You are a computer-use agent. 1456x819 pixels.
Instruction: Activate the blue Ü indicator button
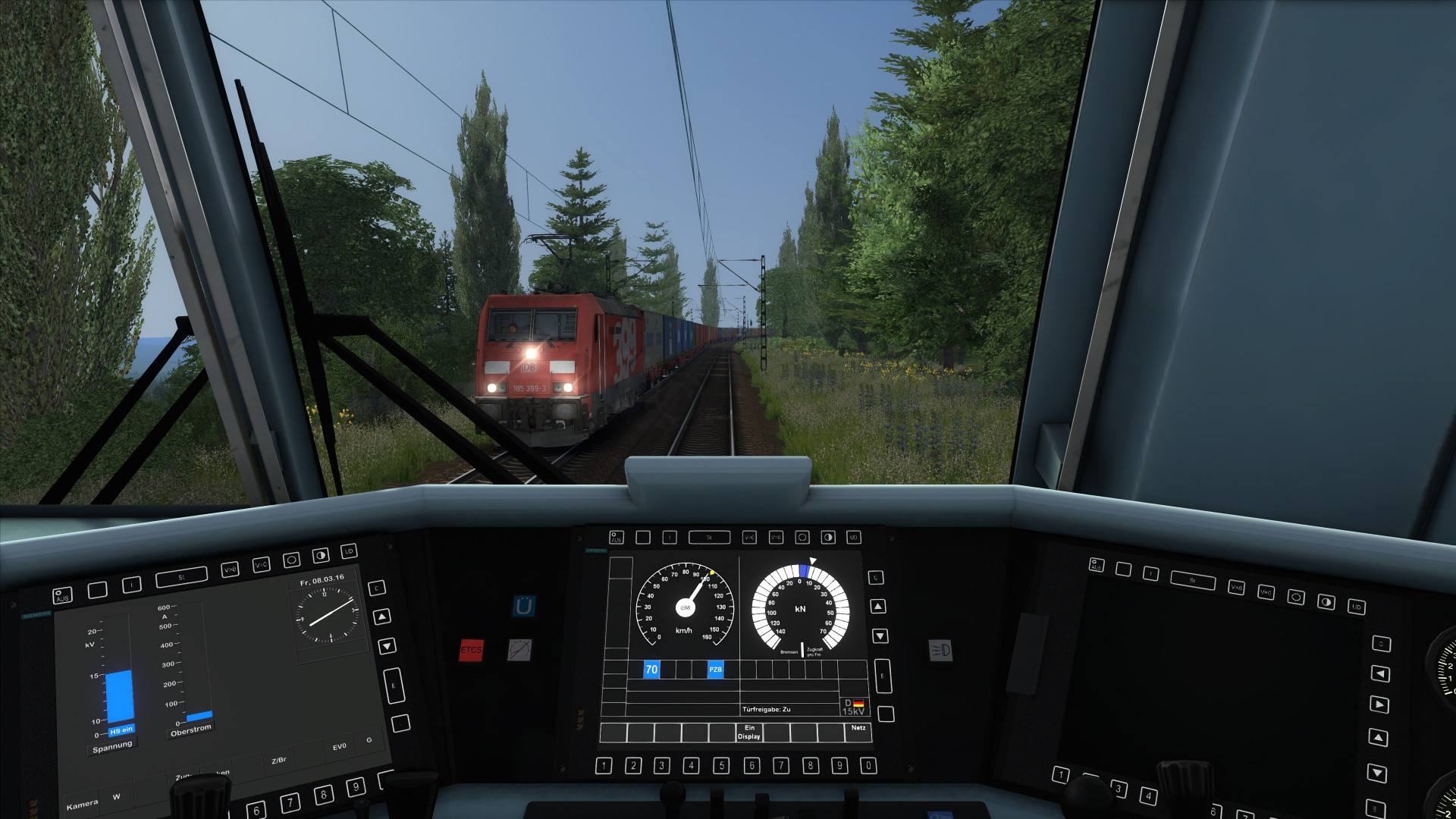pyautogui.click(x=523, y=607)
